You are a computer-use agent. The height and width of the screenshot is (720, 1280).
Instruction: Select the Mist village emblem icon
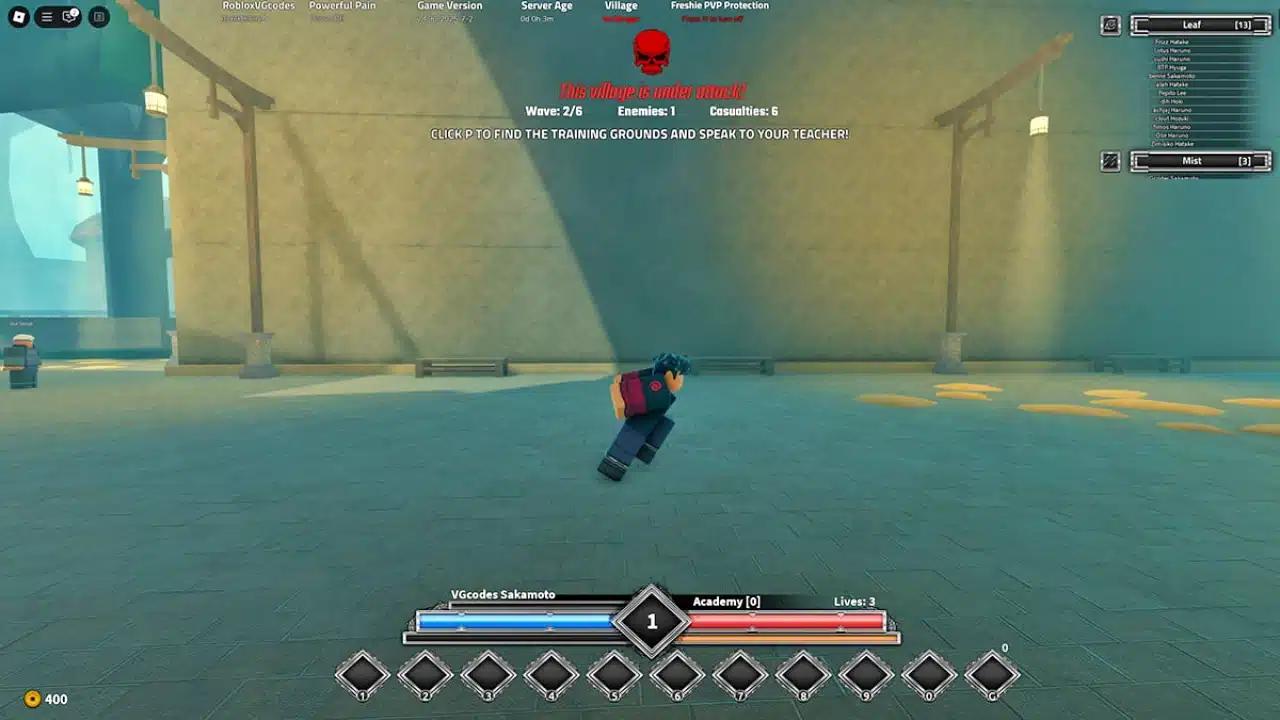1110,159
